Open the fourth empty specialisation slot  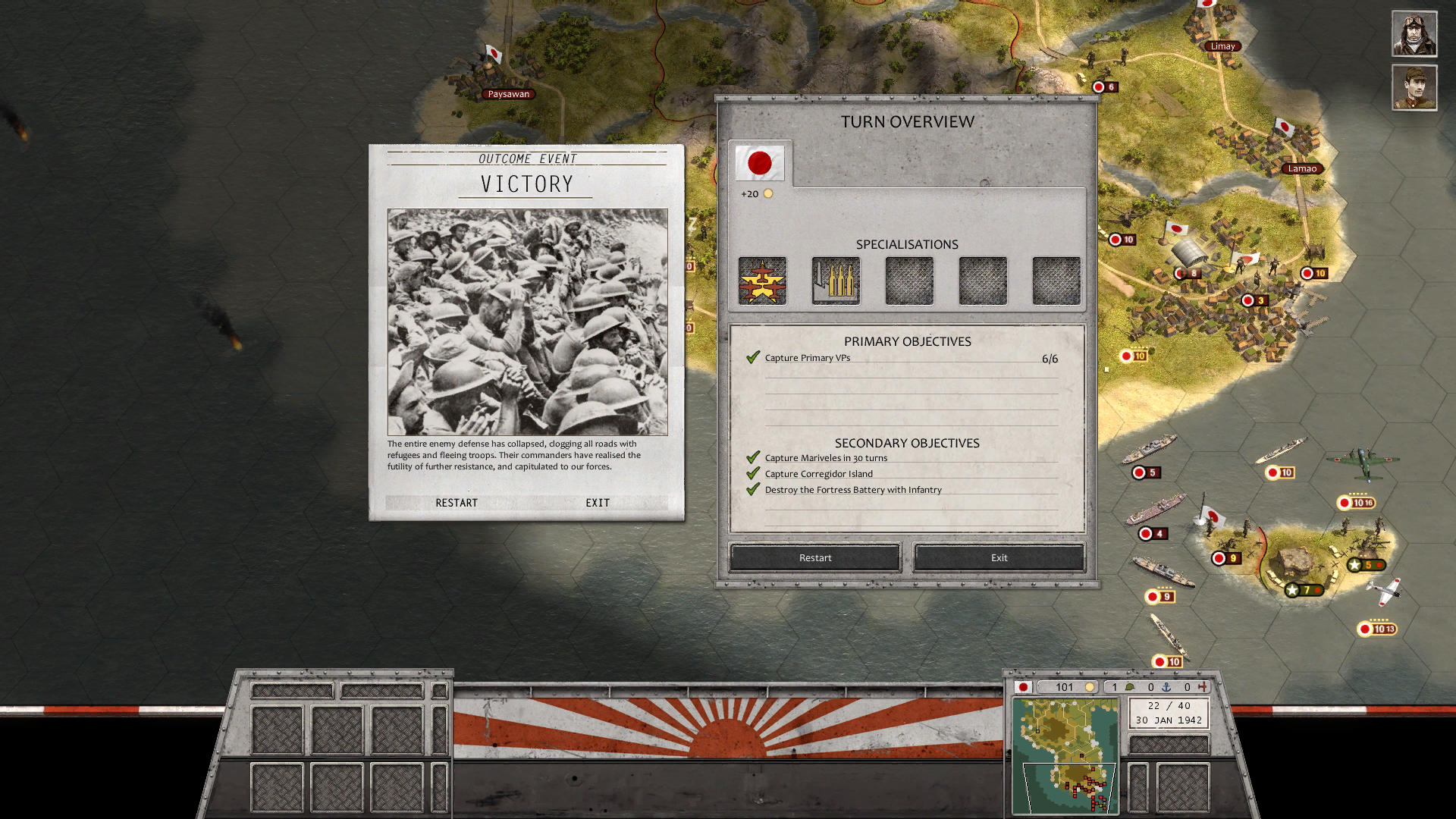(x=982, y=281)
